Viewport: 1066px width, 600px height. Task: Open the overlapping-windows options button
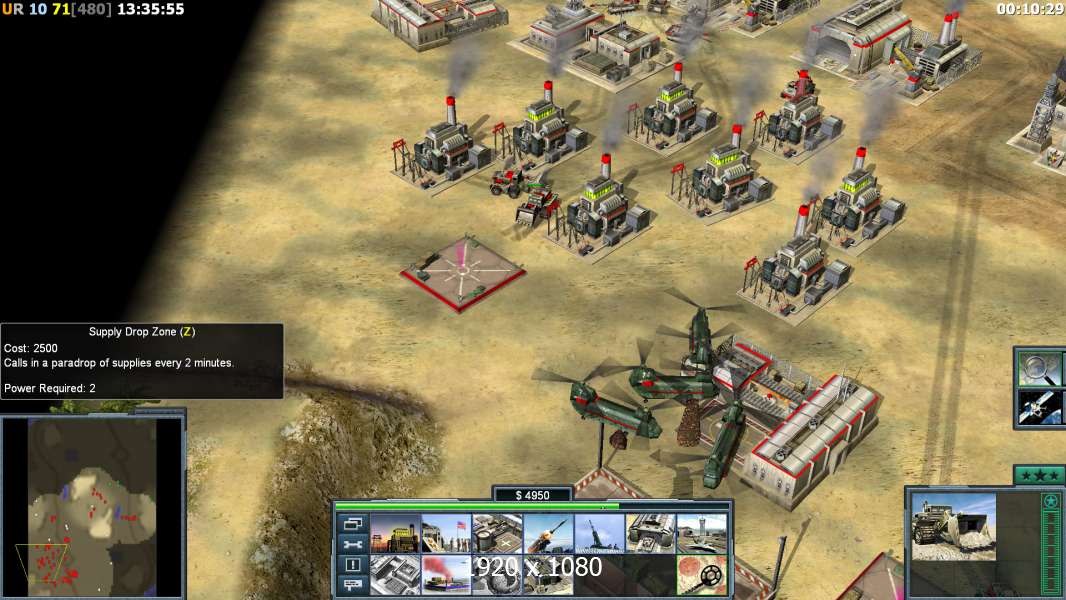click(x=352, y=524)
